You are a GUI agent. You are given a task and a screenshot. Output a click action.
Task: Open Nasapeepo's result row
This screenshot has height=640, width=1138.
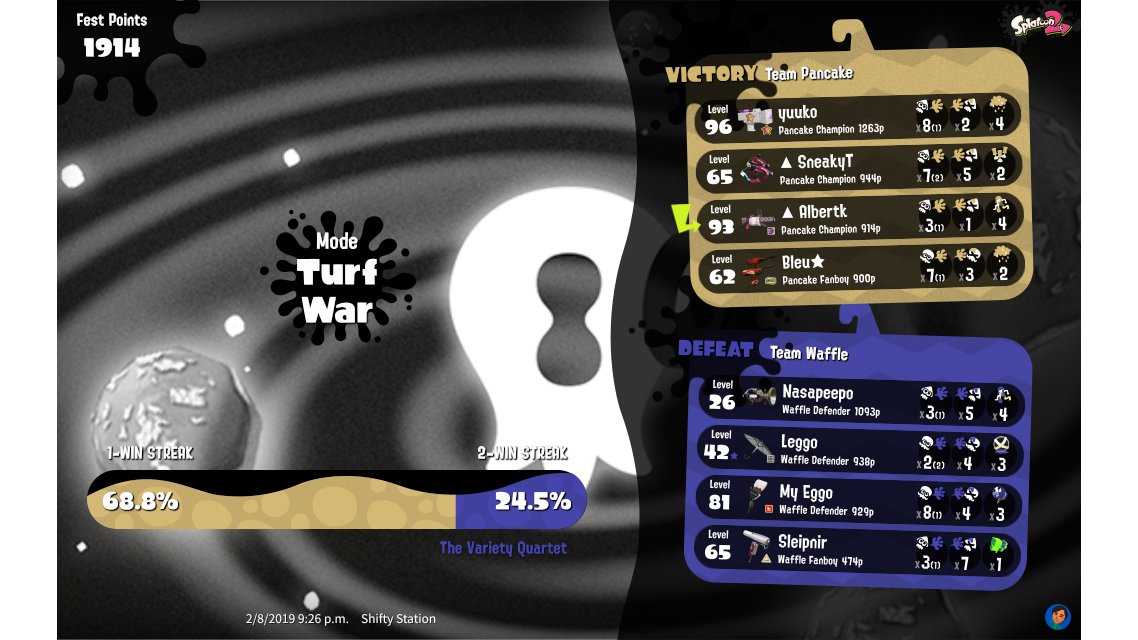858,399
